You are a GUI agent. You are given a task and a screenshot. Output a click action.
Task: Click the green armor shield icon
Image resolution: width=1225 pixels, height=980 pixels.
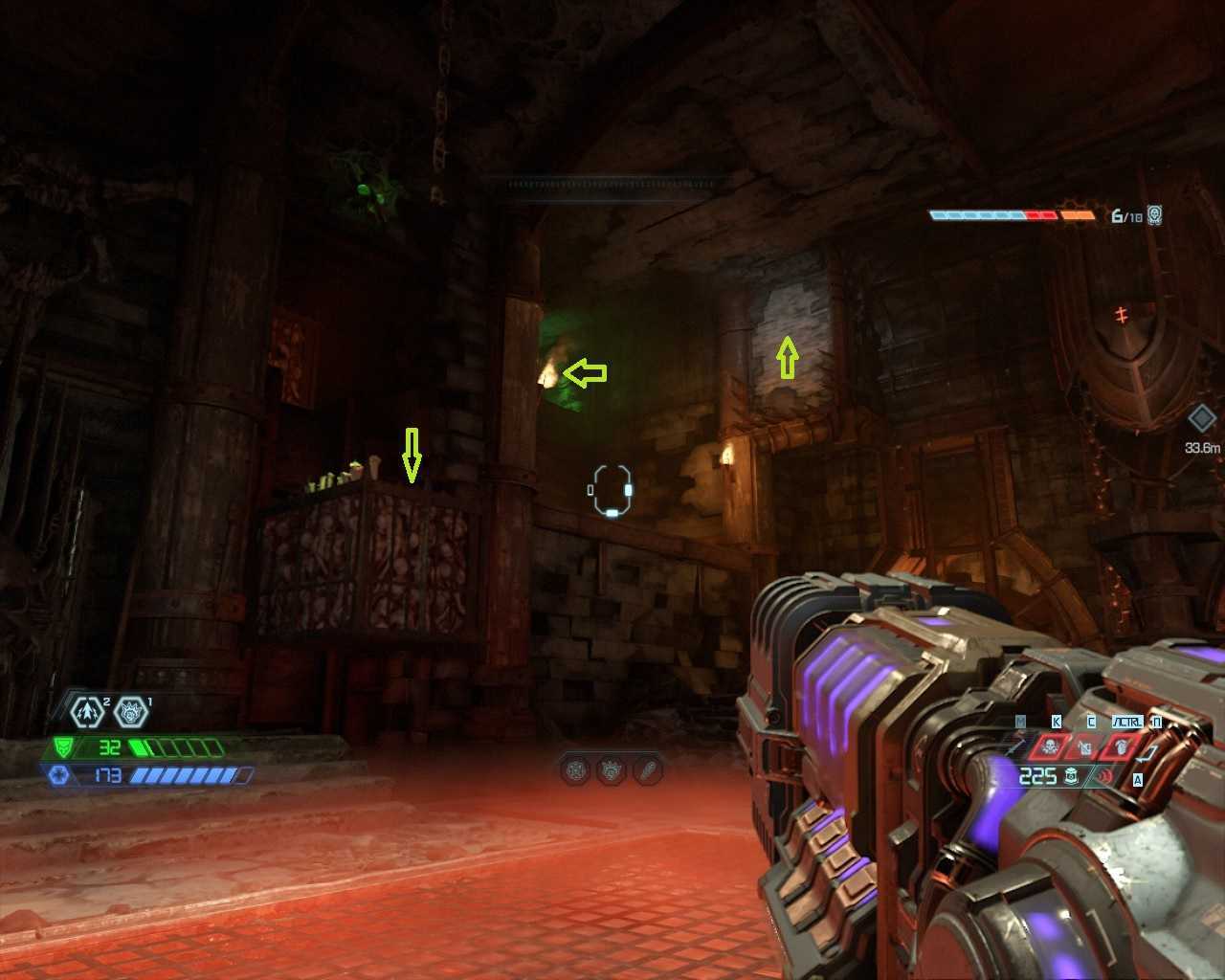[63, 747]
